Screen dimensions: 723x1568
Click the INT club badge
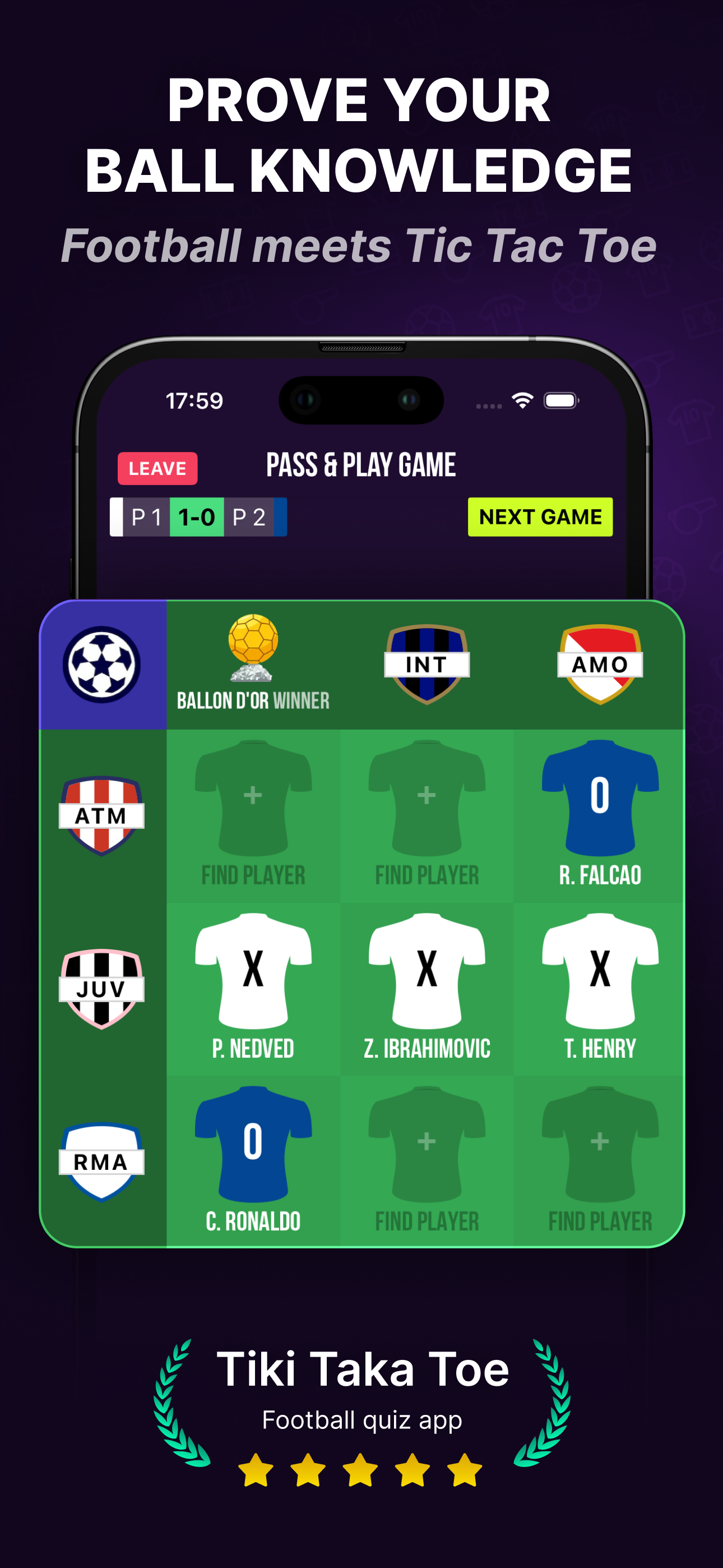click(x=426, y=665)
